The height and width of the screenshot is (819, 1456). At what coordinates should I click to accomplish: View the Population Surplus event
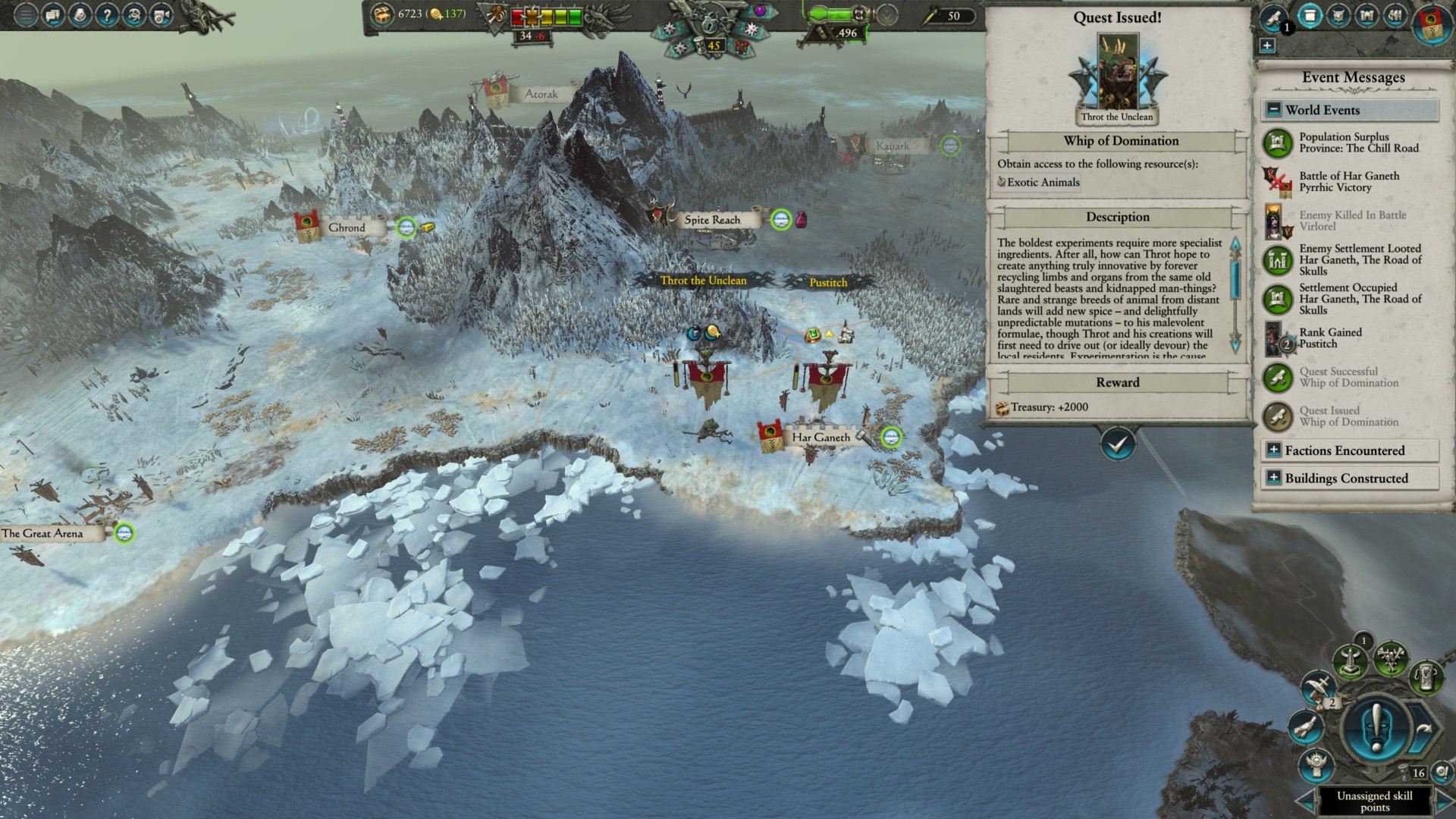click(x=1358, y=143)
